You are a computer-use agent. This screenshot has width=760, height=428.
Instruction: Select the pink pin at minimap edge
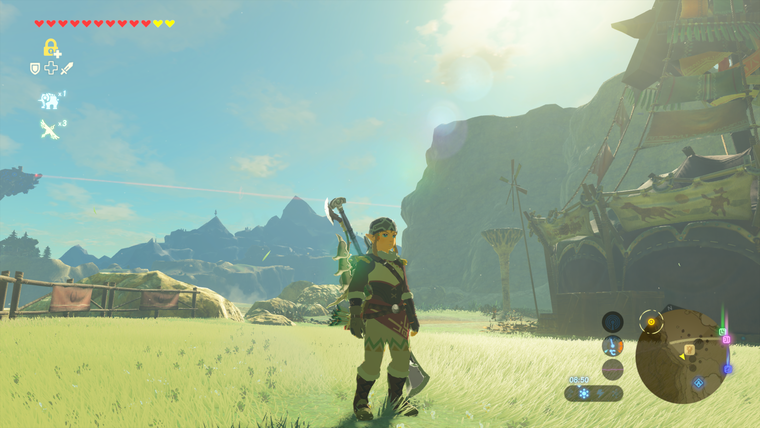point(727,340)
